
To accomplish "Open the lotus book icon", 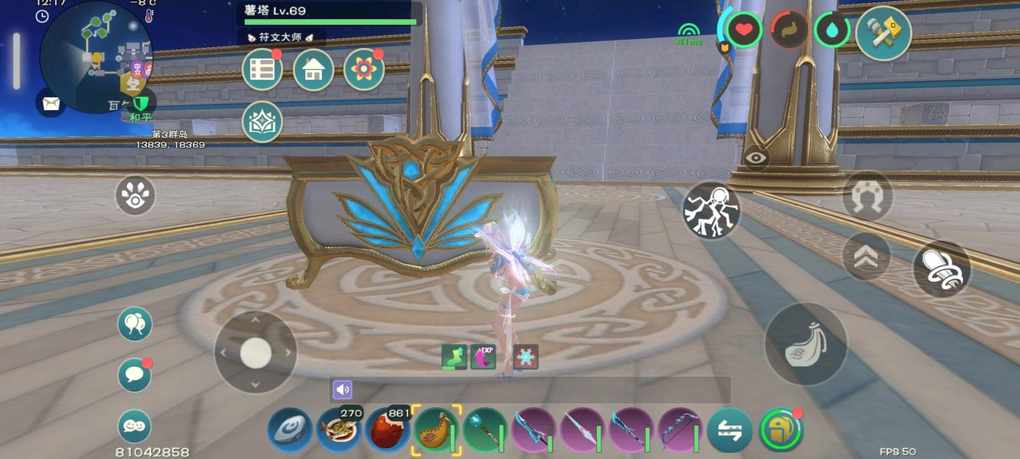I will [263, 122].
